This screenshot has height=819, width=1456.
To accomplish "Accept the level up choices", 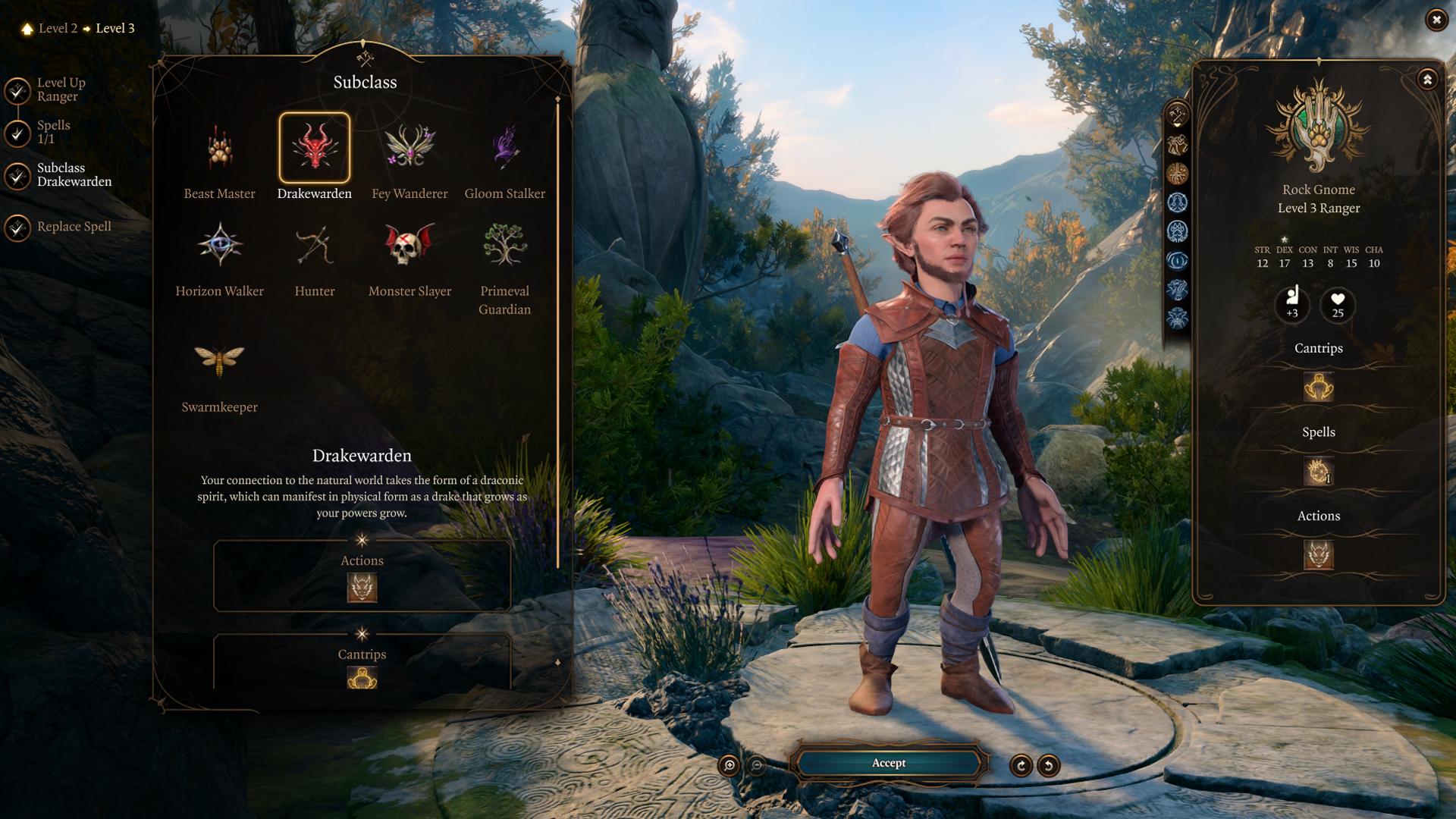I will [x=888, y=764].
